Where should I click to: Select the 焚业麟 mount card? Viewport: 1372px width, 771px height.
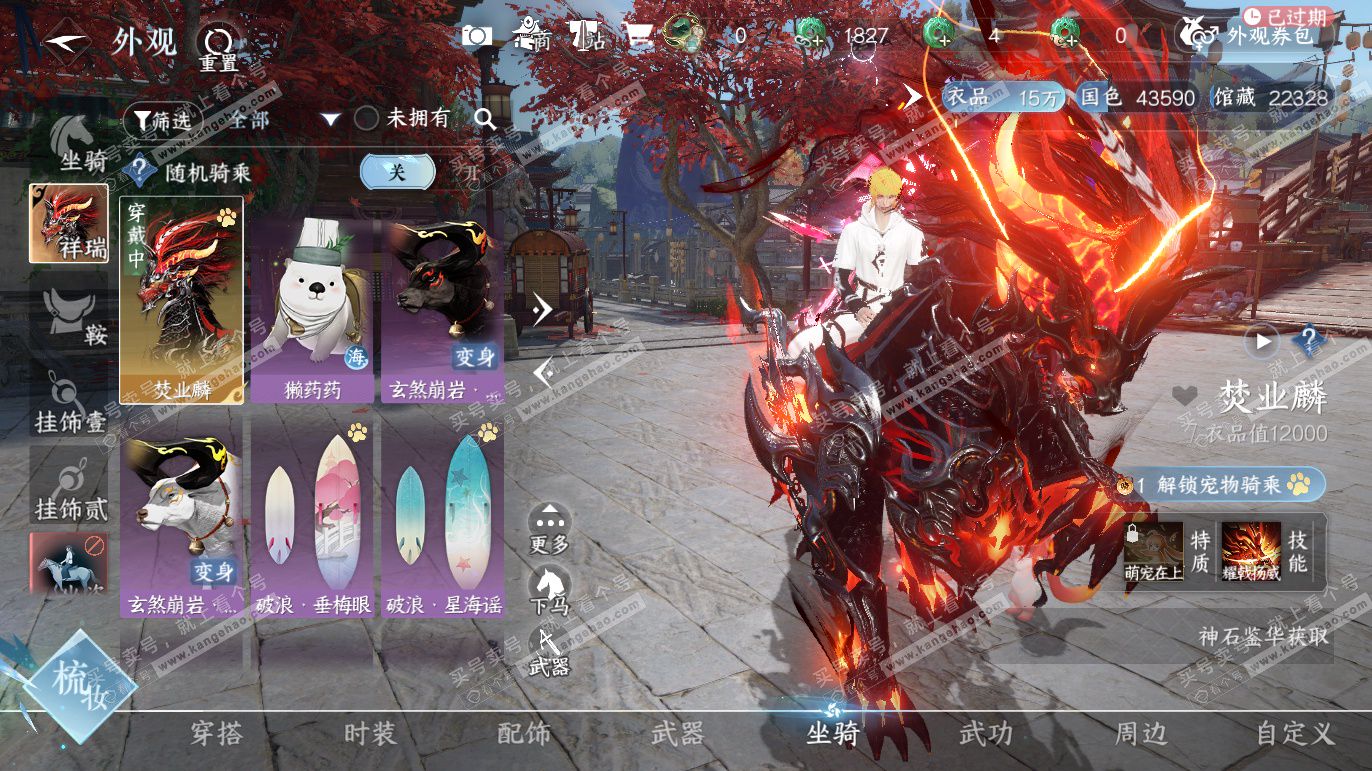(181, 300)
